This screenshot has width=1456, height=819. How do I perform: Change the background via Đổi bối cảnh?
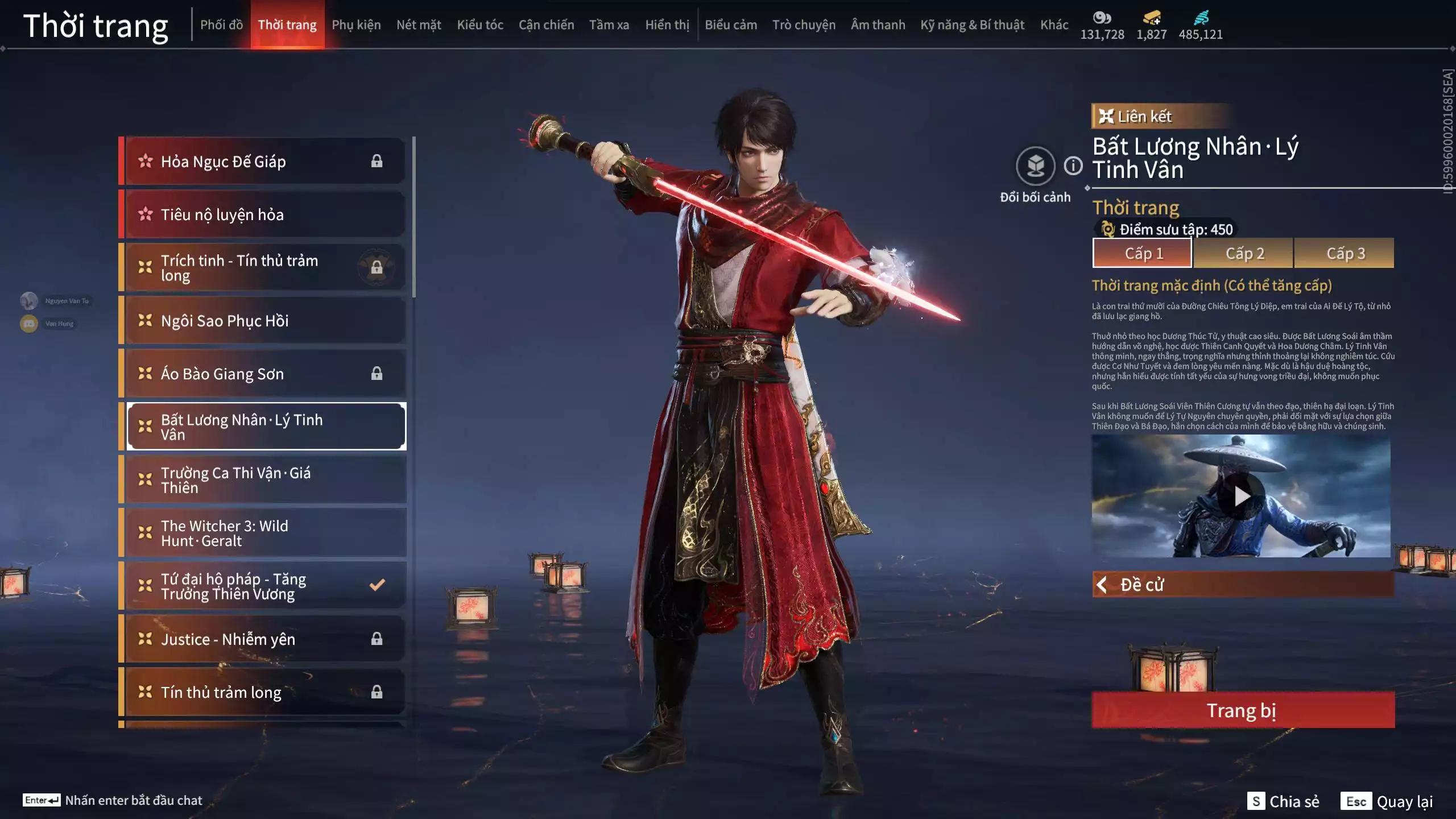pyautogui.click(x=1035, y=167)
